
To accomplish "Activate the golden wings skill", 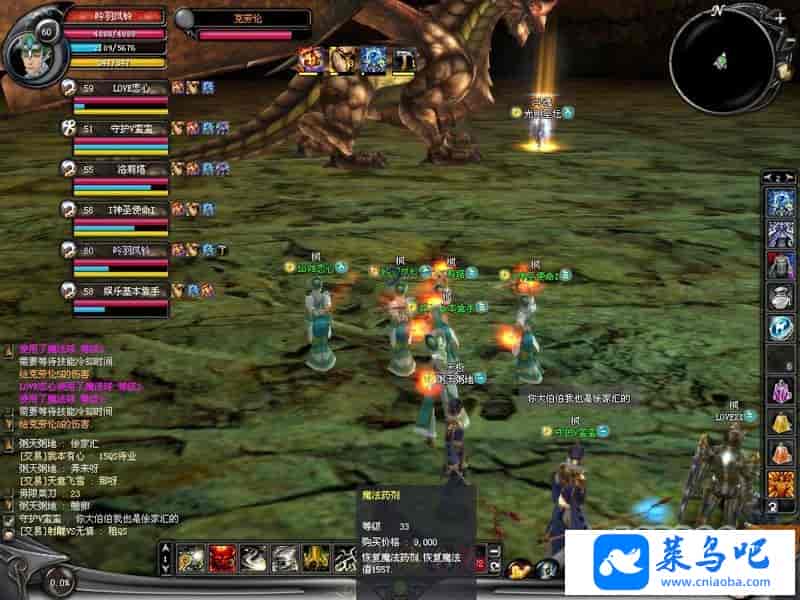I will tap(315, 558).
